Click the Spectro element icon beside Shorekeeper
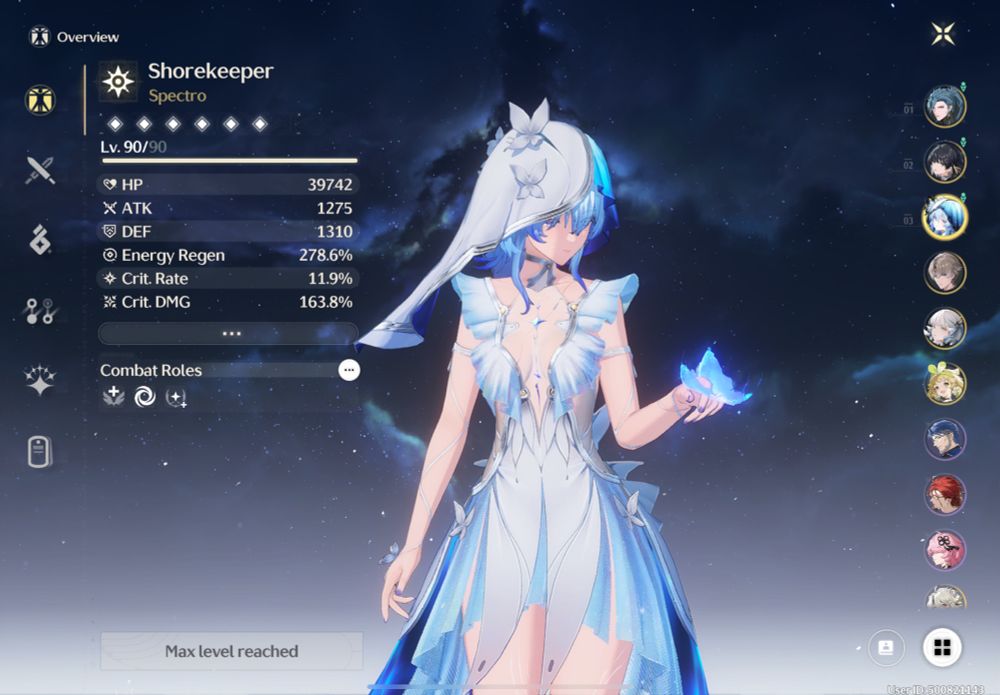 (118, 82)
